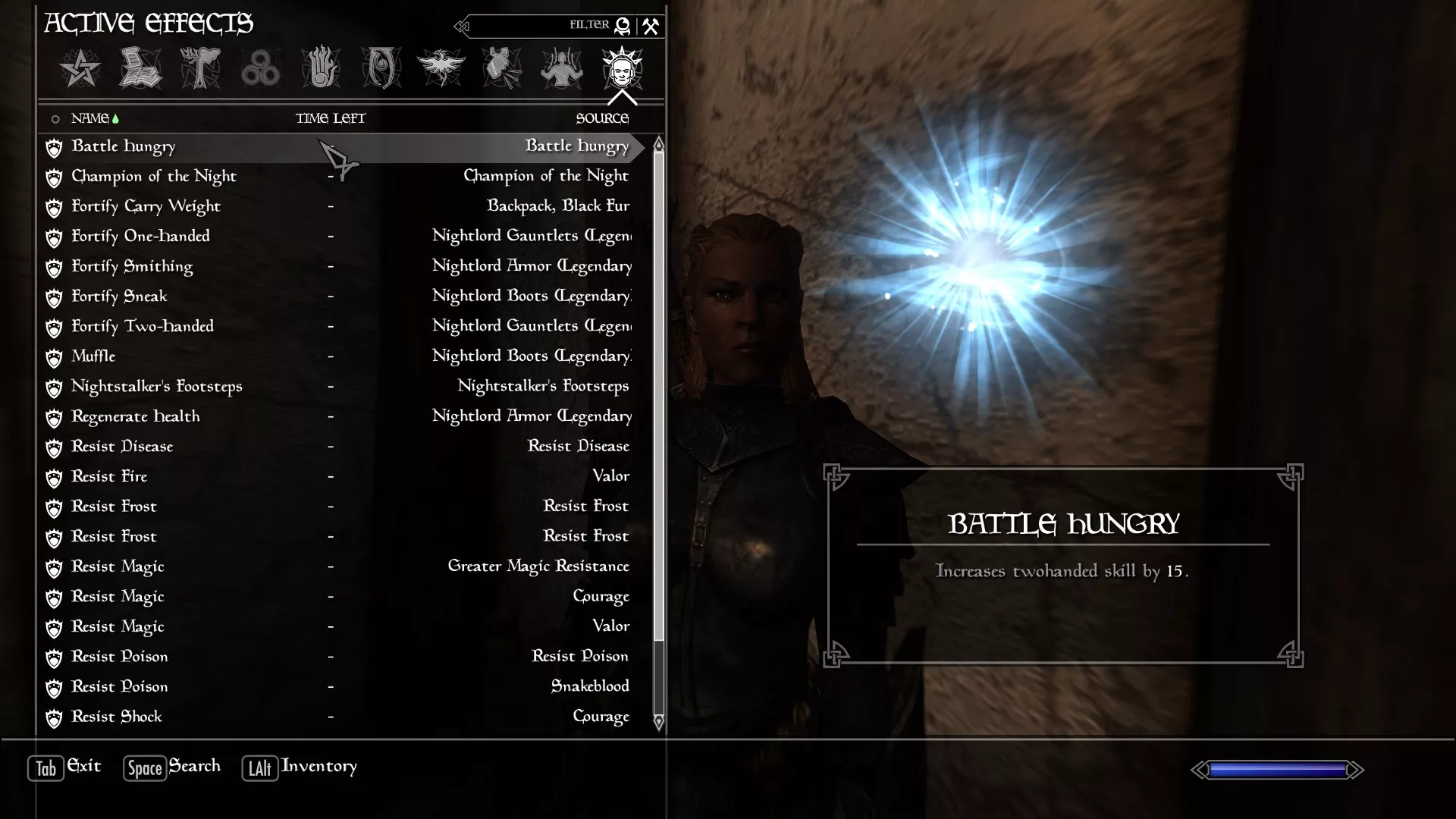Open the three interlocked rings category tab
Screen dimensions: 1456x819
[x=260, y=69]
